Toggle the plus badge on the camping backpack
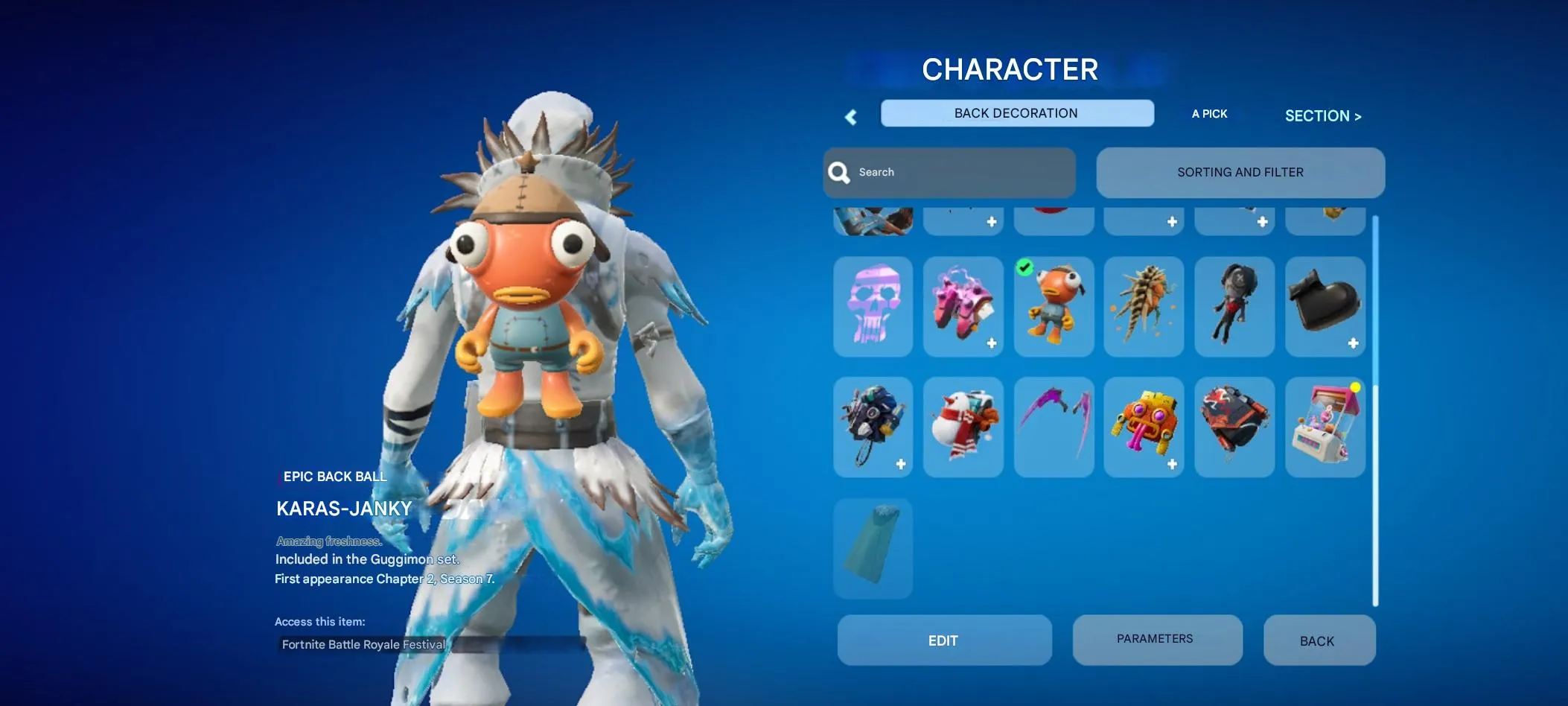1568x706 pixels. [x=901, y=462]
